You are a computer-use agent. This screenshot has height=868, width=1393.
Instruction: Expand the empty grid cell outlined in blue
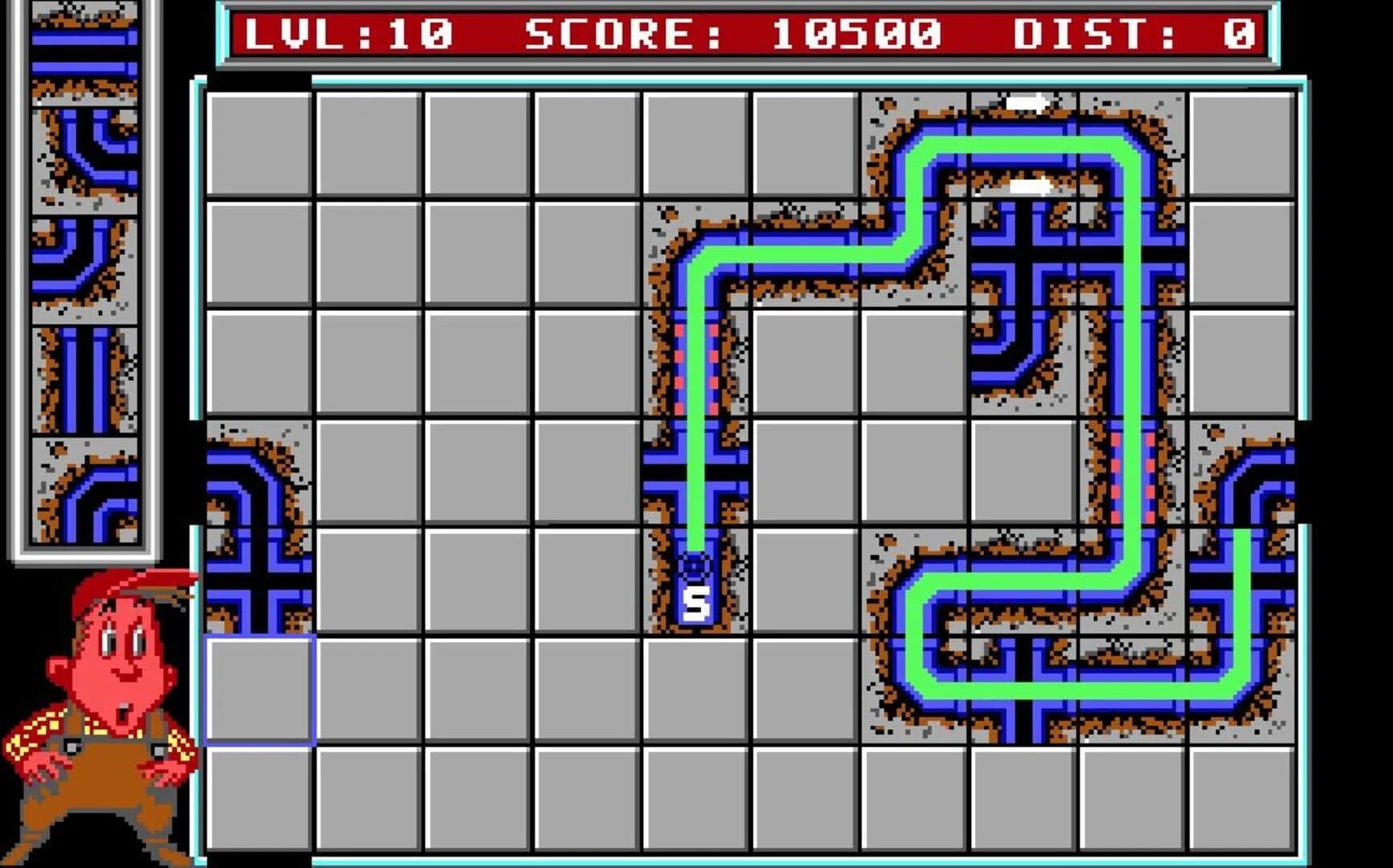tap(261, 691)
